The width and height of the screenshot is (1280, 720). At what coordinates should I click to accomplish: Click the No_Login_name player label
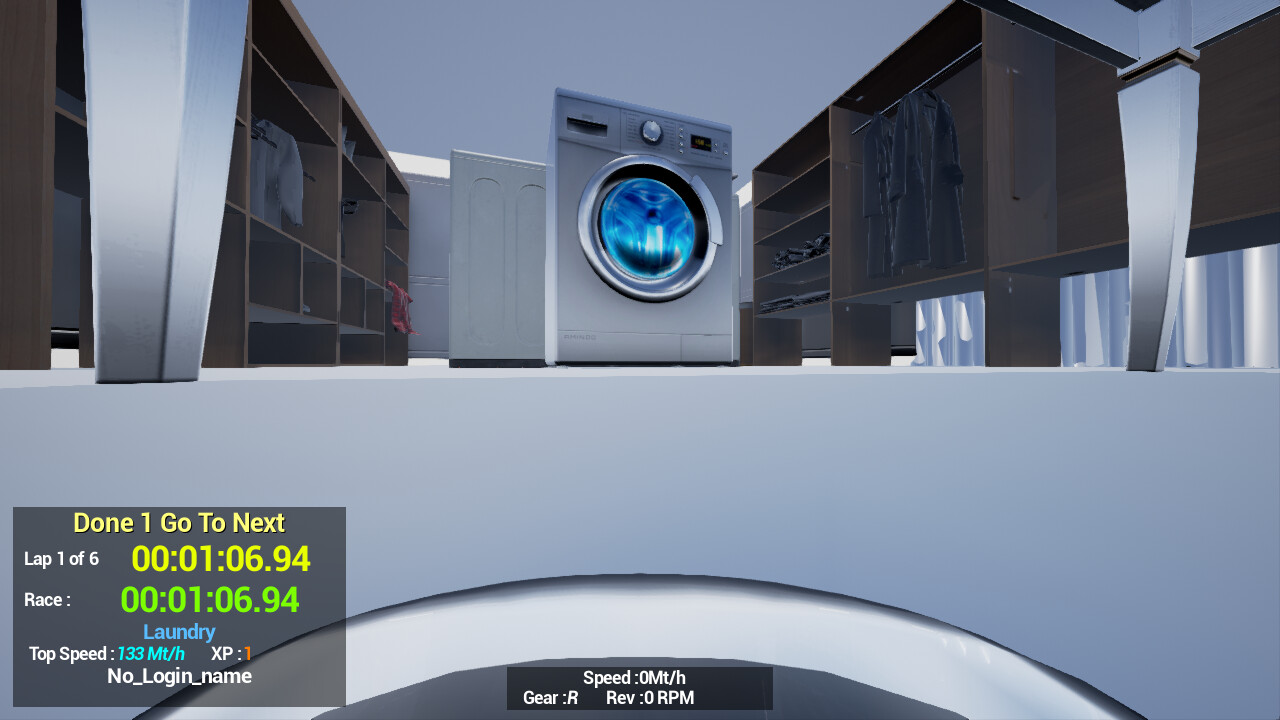click(178, 676)
